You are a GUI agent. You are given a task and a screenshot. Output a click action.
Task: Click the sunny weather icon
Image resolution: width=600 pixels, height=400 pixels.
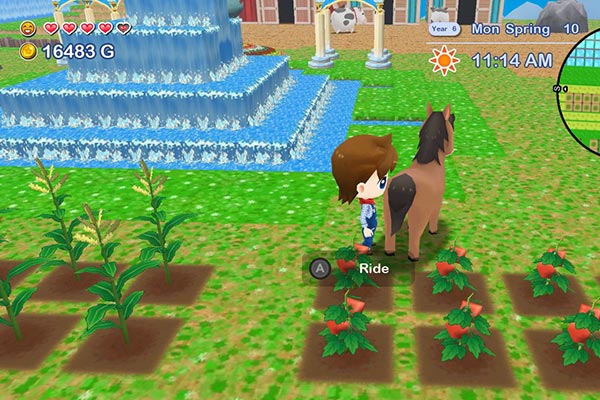click(443, 61)
